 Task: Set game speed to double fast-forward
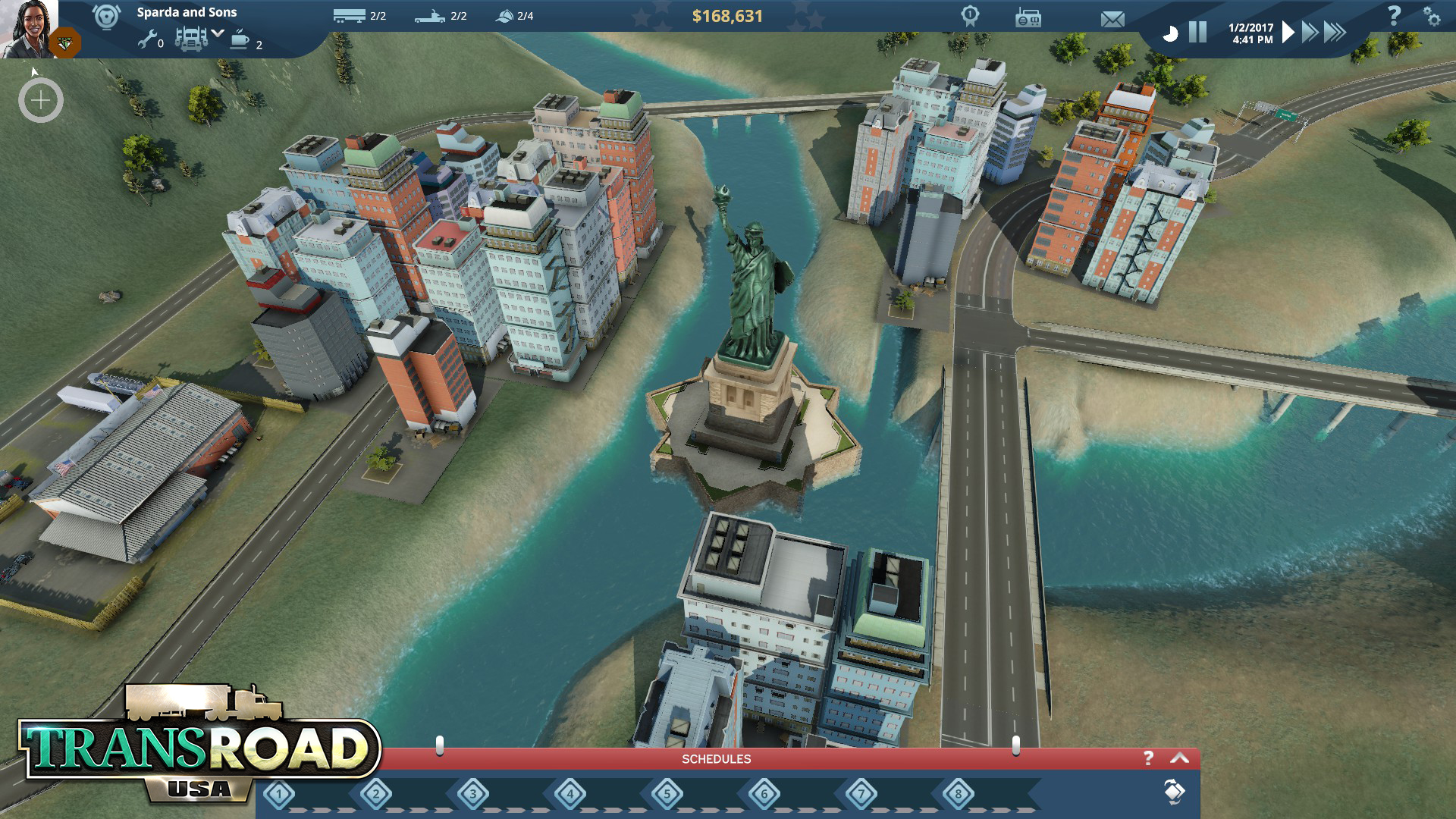coord(1310,32)
